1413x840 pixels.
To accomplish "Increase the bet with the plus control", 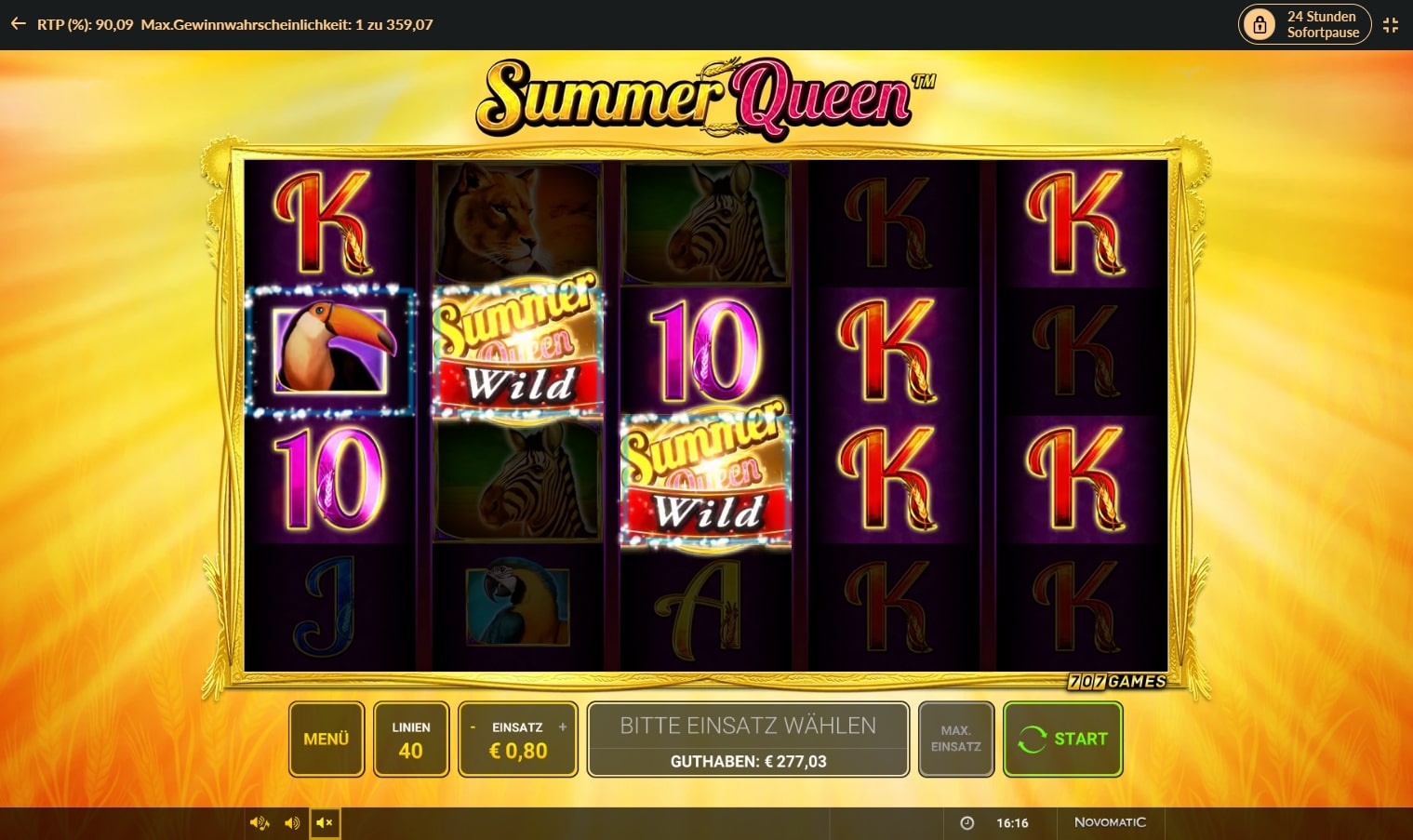I will tap(563, 727).
